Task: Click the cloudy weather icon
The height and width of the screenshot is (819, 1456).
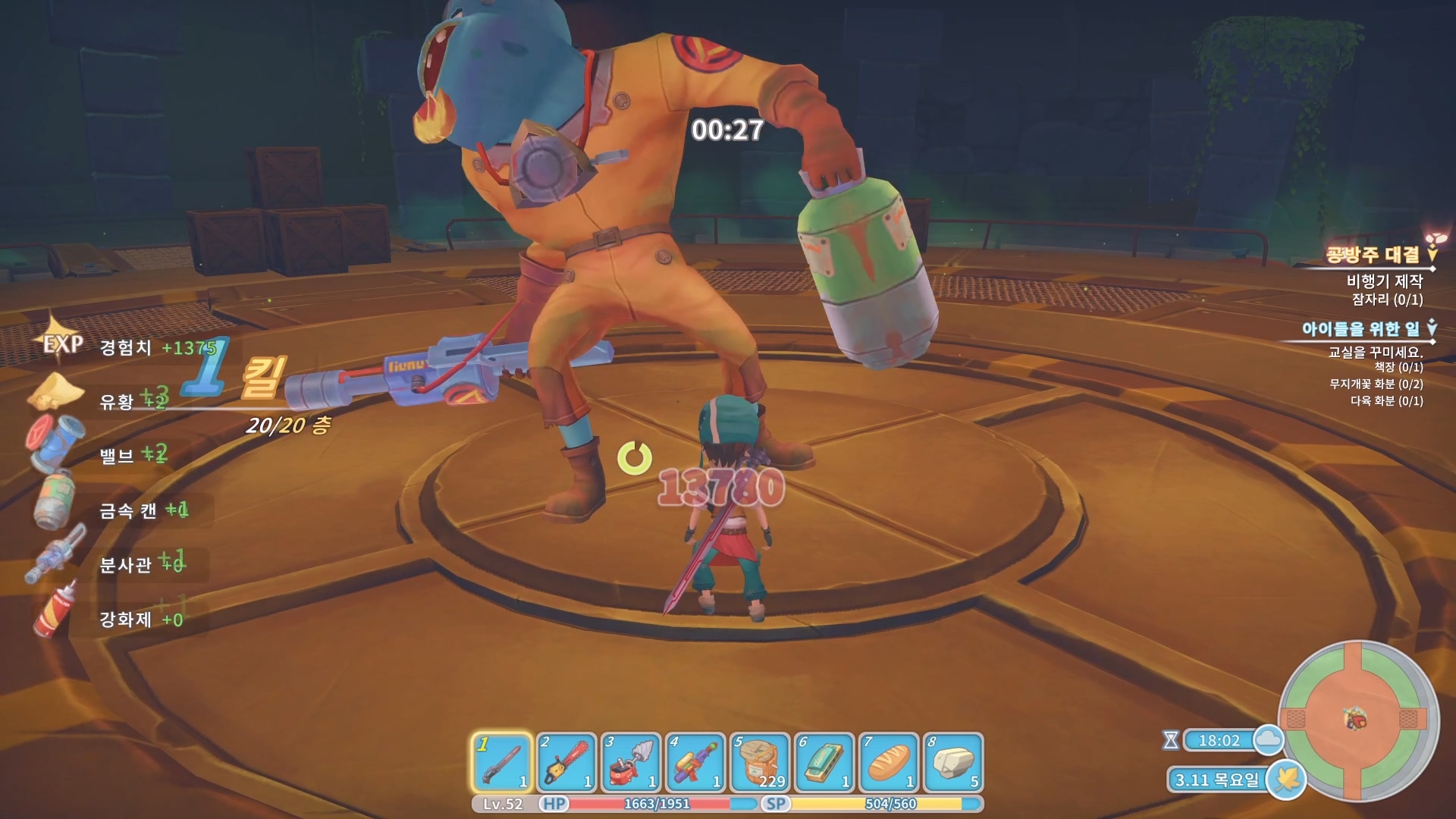Action: pyautogui.click(x=1268, y=739)
